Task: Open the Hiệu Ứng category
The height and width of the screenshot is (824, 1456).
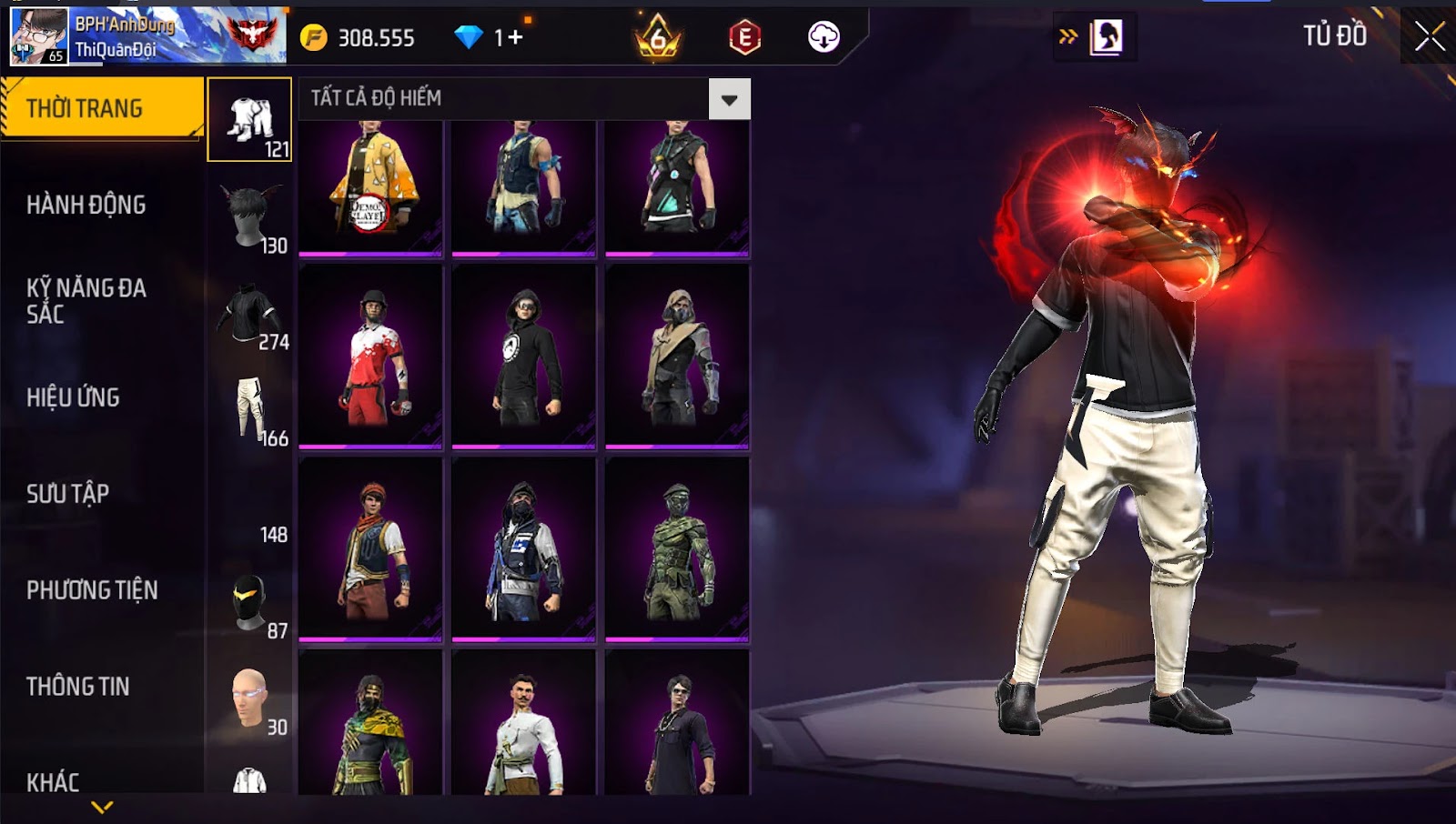Action: [74, 397]
